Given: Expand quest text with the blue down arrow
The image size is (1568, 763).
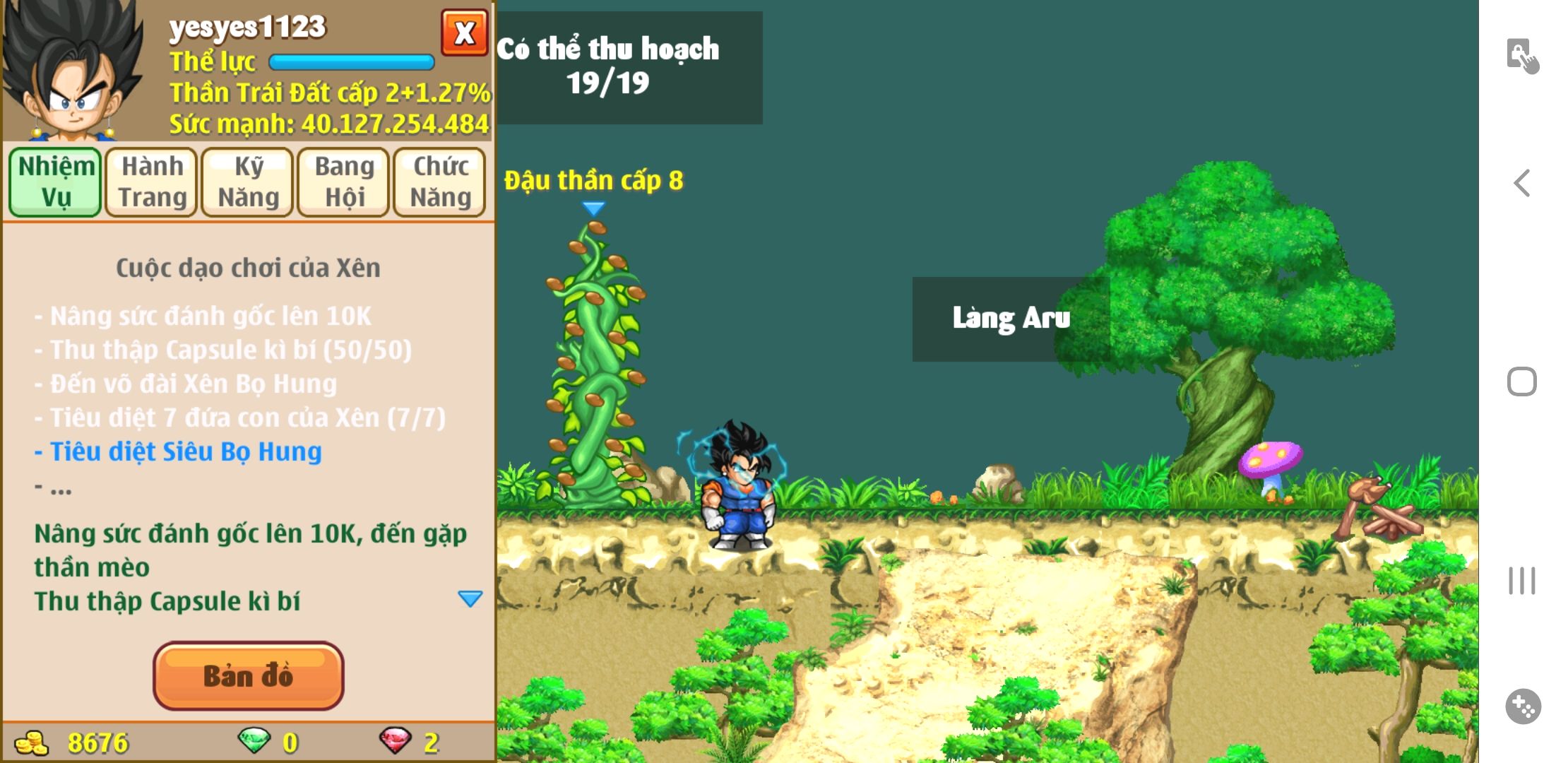Looking at the screenshot, I should (x=470, y=599).
